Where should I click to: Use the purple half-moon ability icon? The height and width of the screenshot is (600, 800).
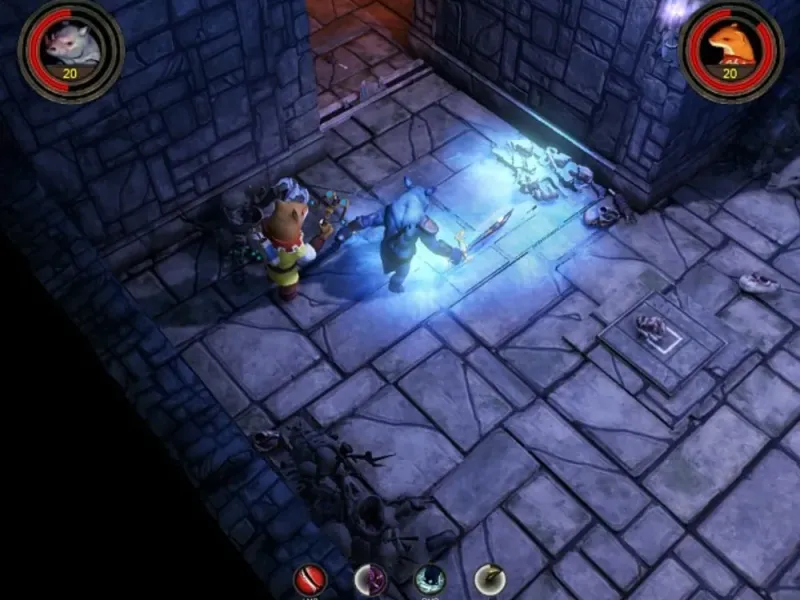pos(368,580)
